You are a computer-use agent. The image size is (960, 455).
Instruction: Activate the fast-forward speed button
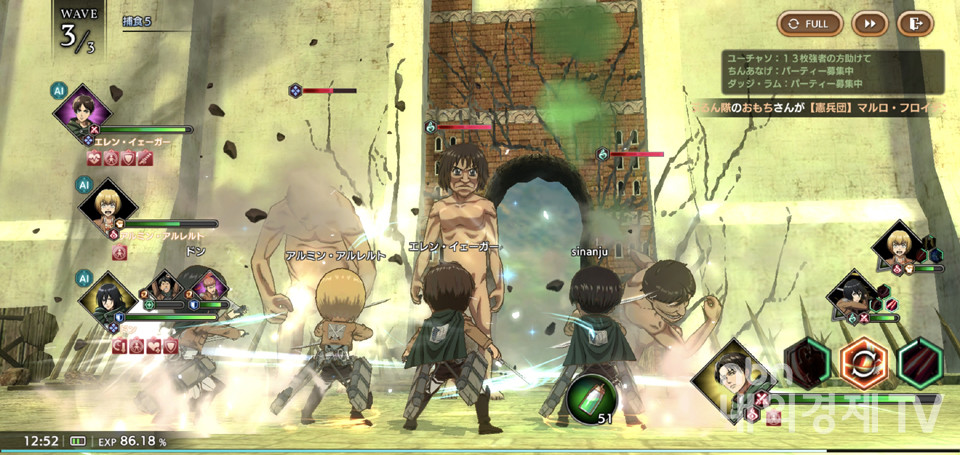click(870, 23)
